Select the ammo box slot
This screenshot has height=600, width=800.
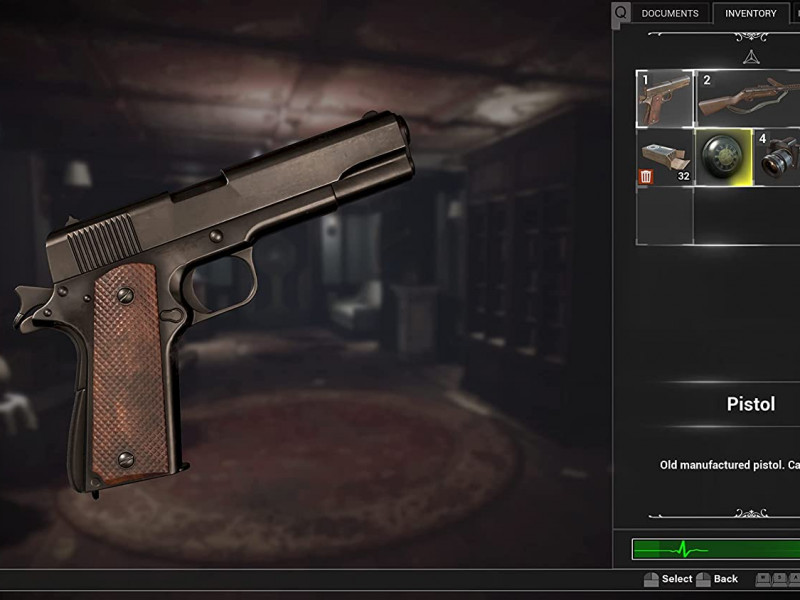(x=665, y=157)
